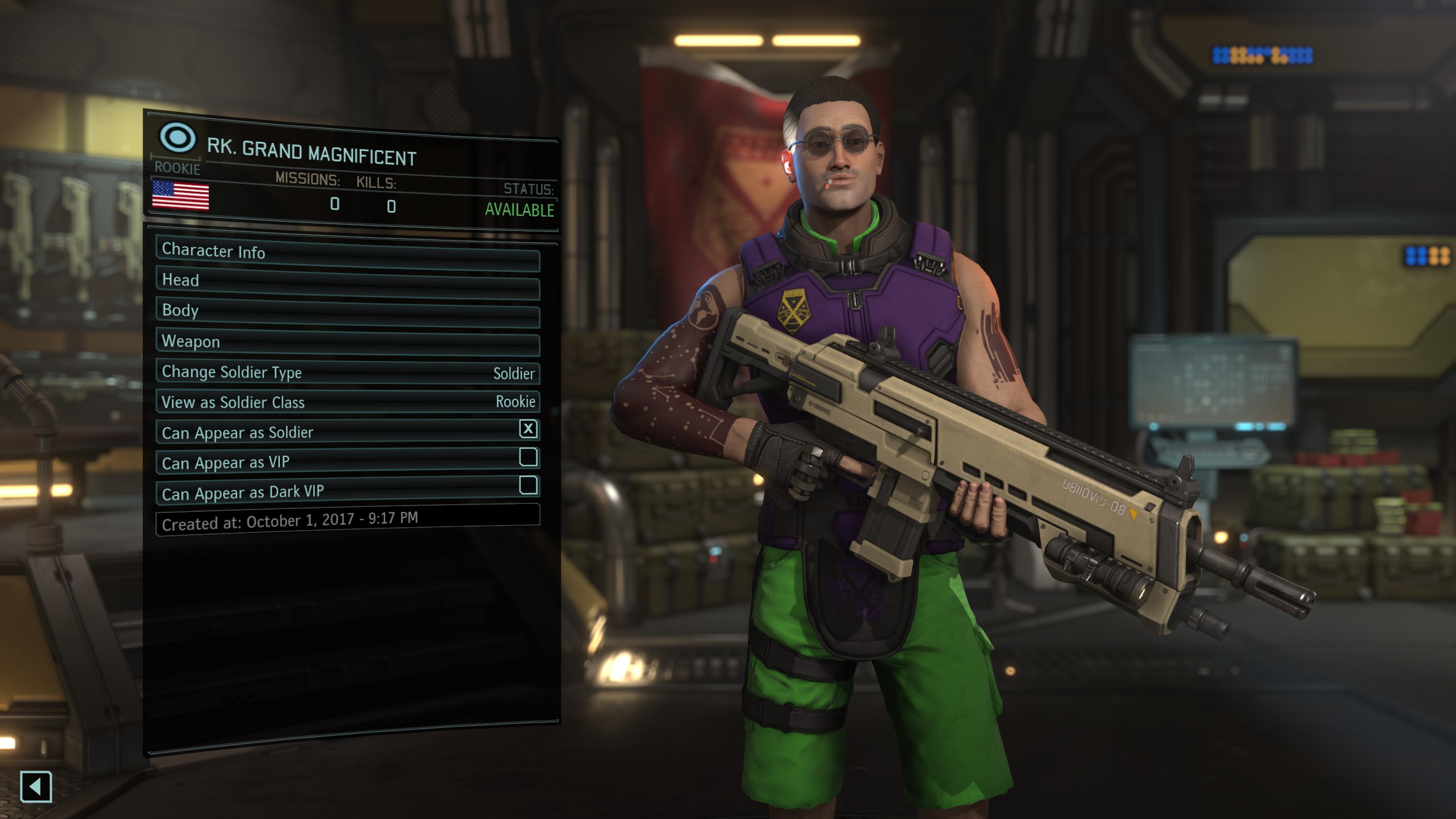Screen dimensions: 1456x819
Task: Click Change Soldier Type row
Action: (347, 373)
